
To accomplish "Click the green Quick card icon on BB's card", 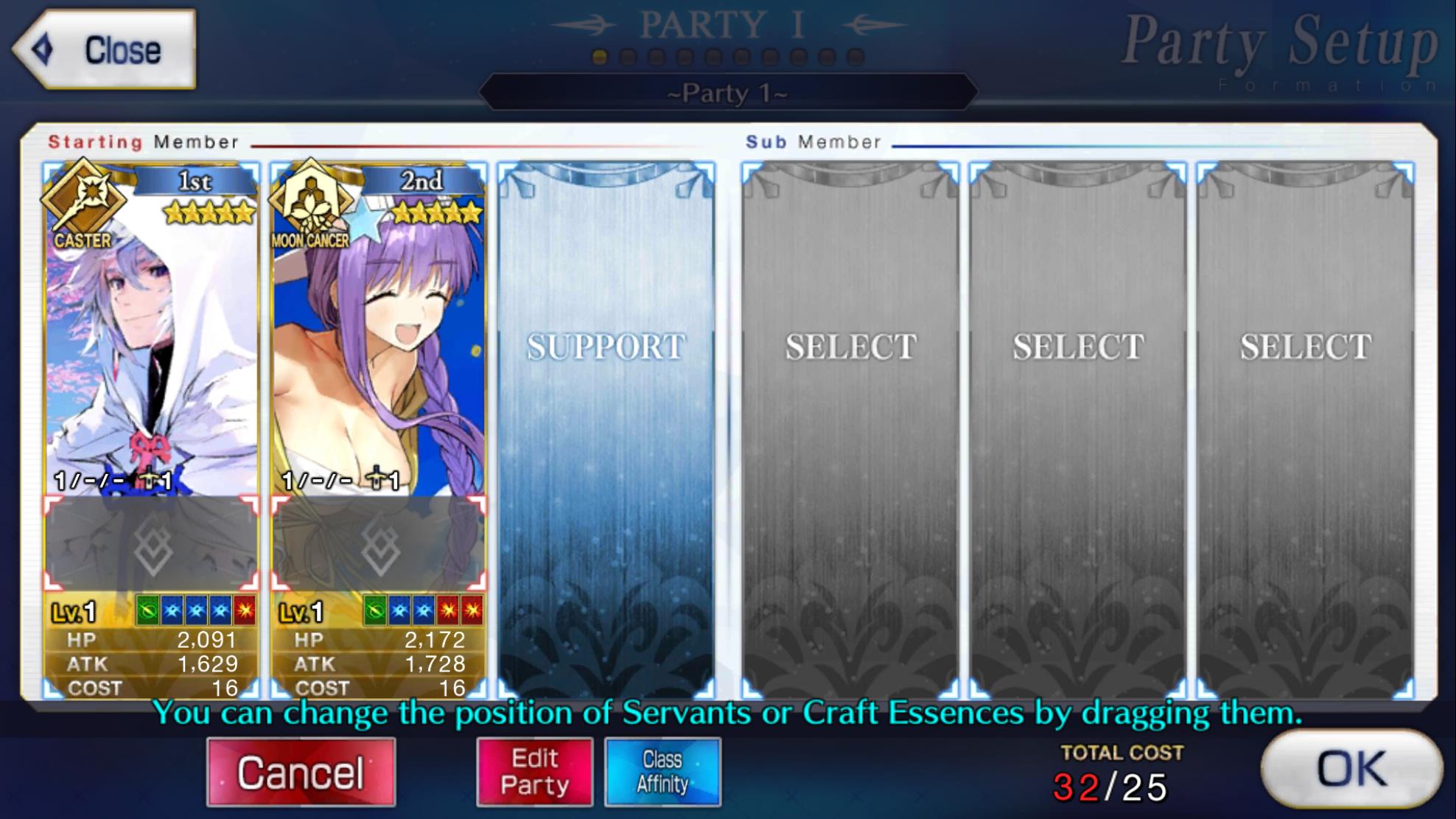I will pos(376,610).
